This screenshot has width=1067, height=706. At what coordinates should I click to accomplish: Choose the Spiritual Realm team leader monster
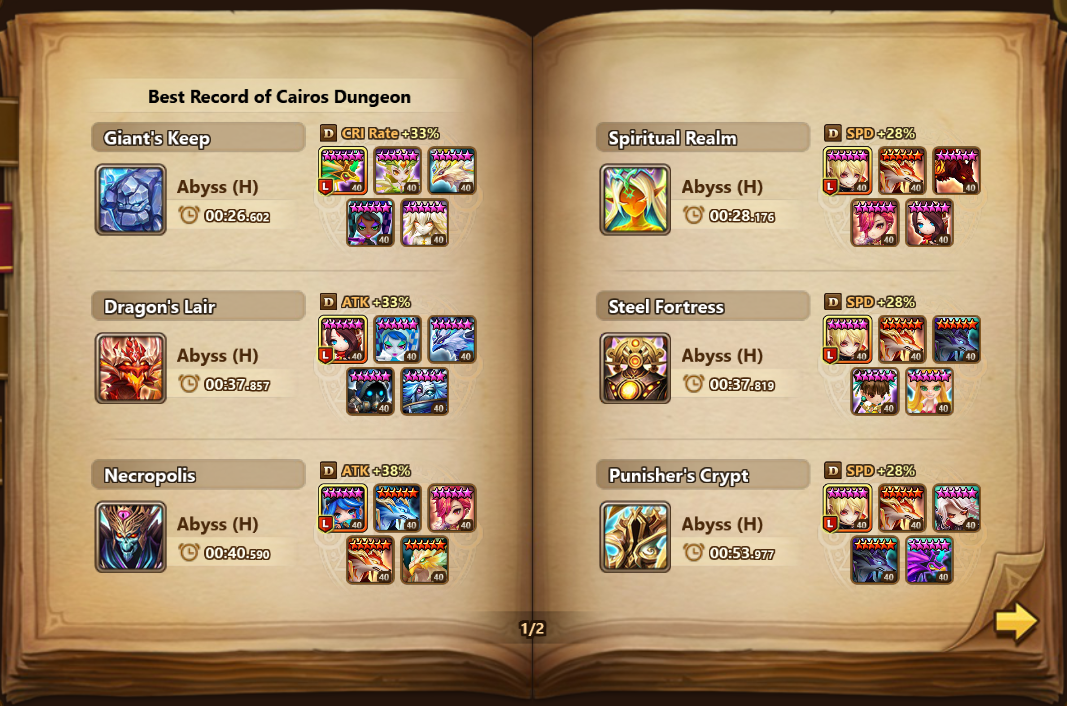pyautogui.click(x=848, y=171)
